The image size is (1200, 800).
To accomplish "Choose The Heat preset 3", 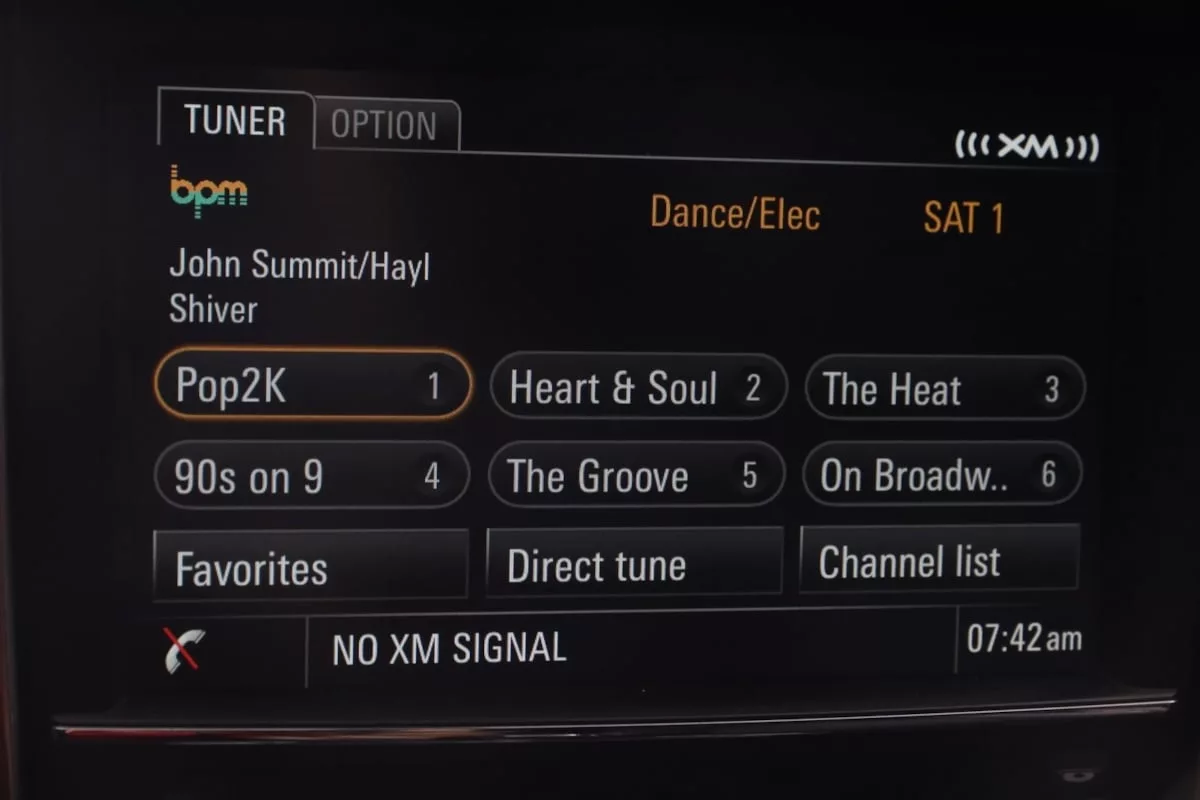I will tap(943, 389).
